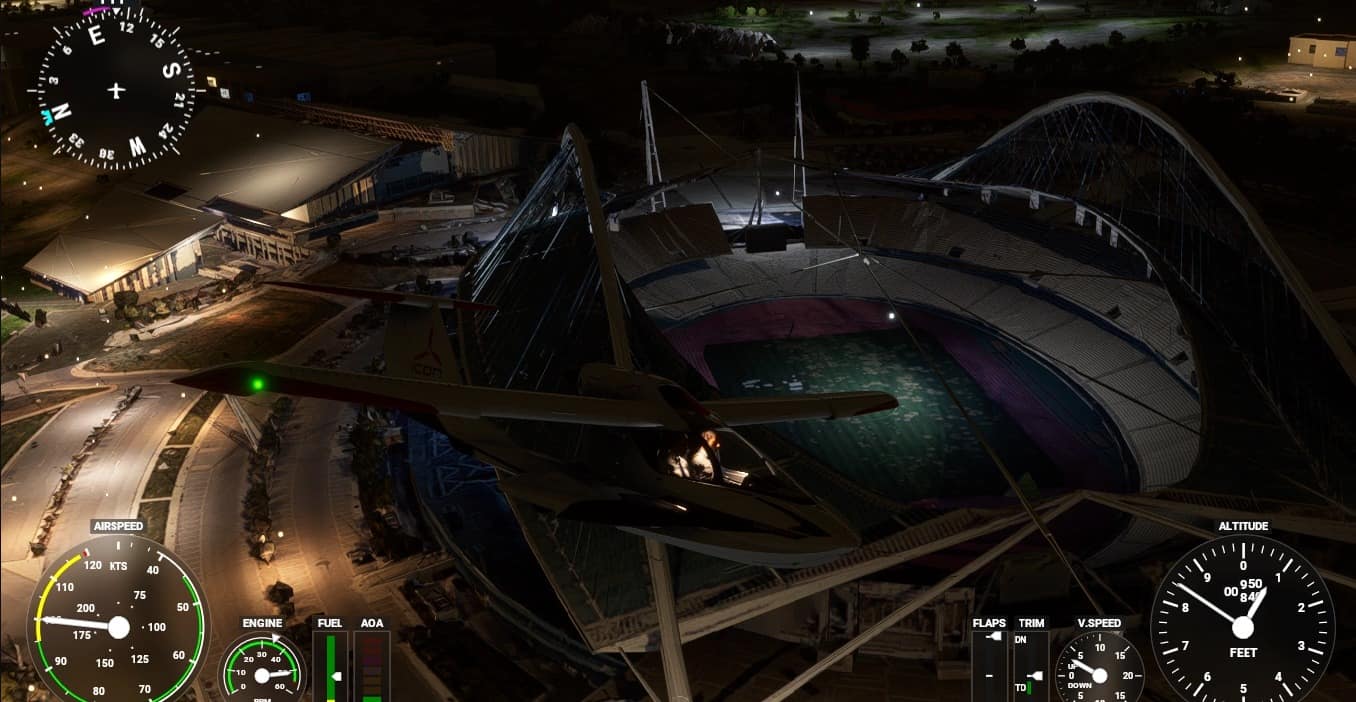The image size is (1356, 702).
Task: Adjust the FLAPS position indicator
Action: (989, 665)
